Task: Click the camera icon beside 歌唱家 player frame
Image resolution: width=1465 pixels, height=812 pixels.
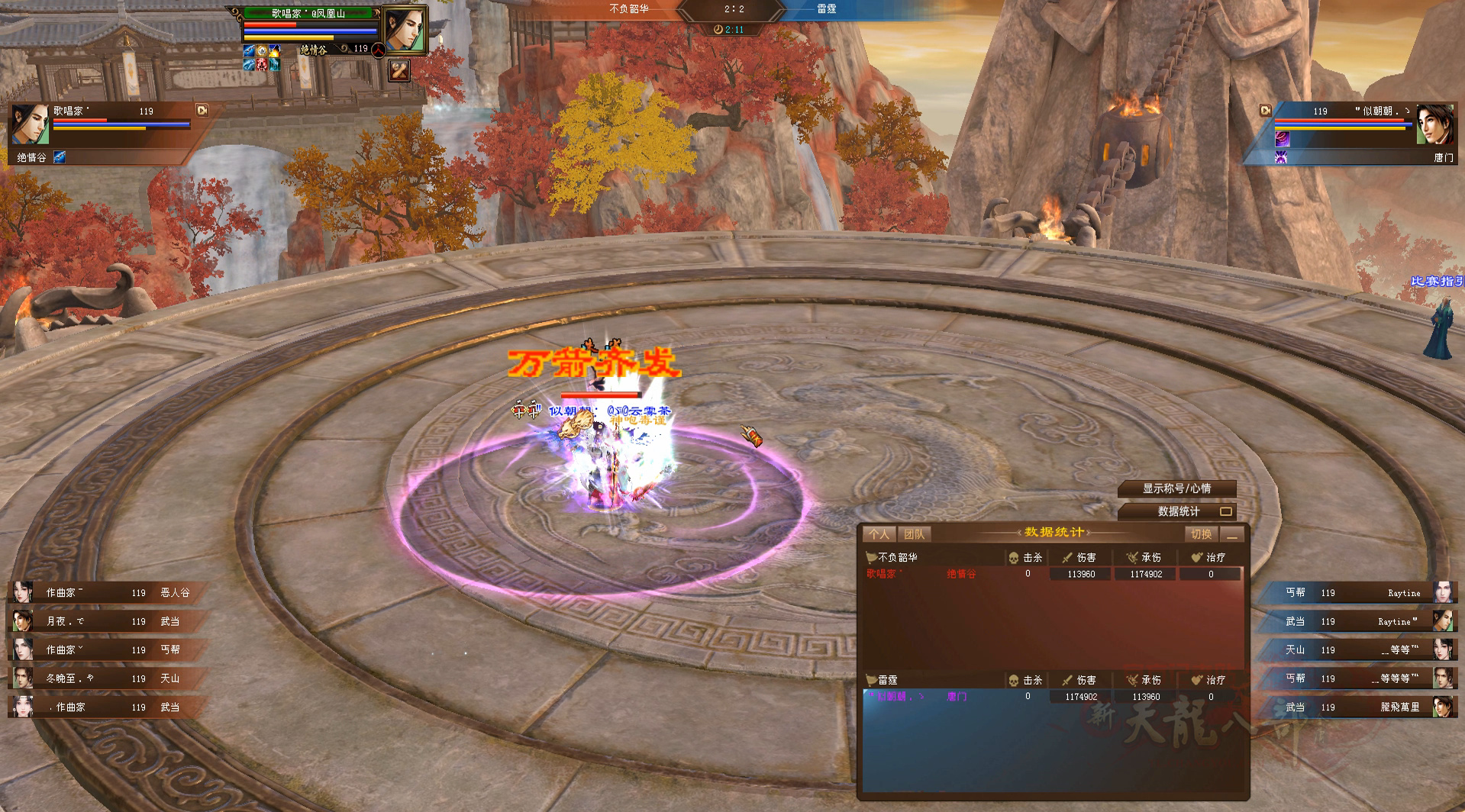Action: pyautogui.click(x=202, y=110)
